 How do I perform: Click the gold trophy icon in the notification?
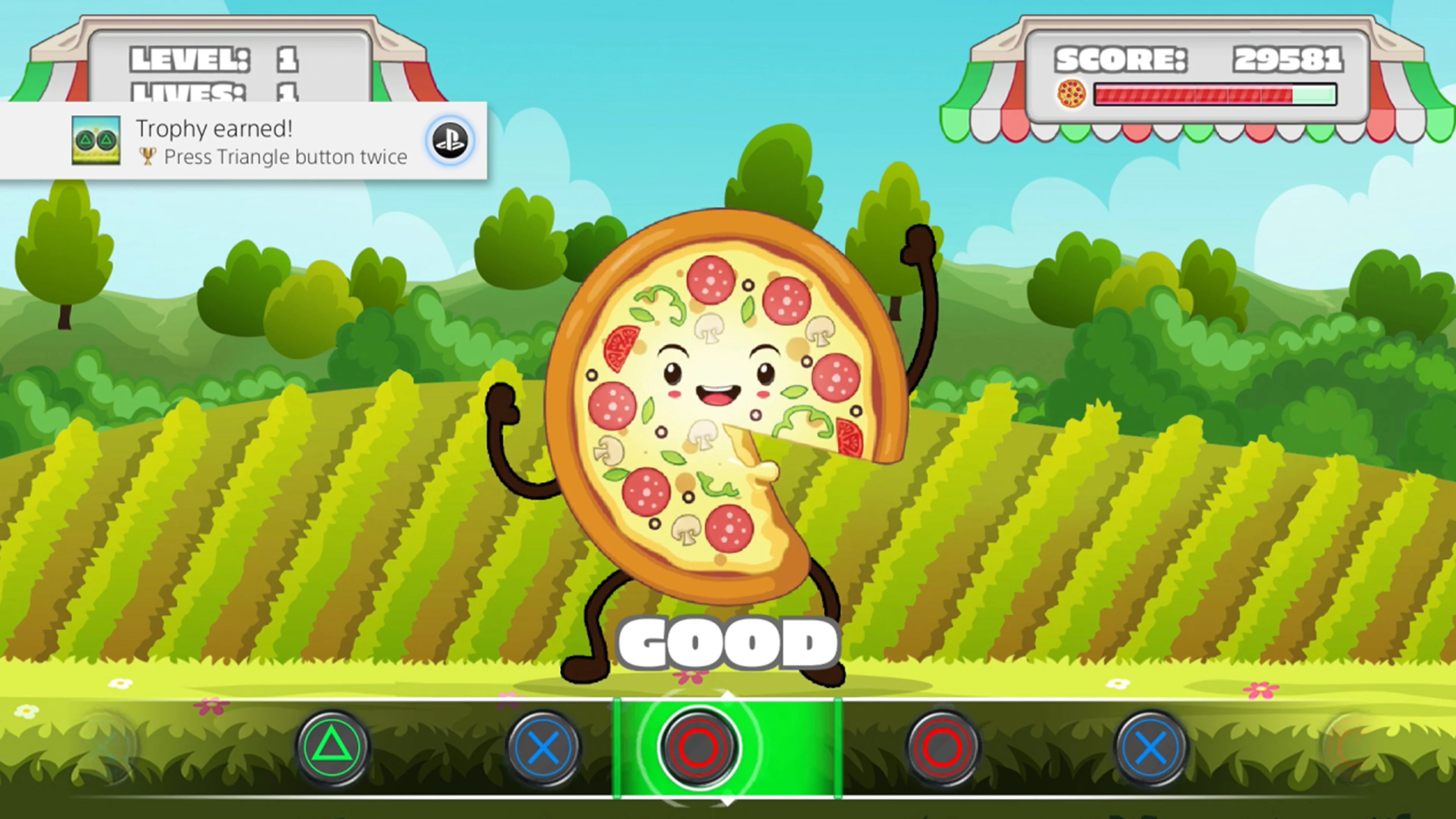148,157
